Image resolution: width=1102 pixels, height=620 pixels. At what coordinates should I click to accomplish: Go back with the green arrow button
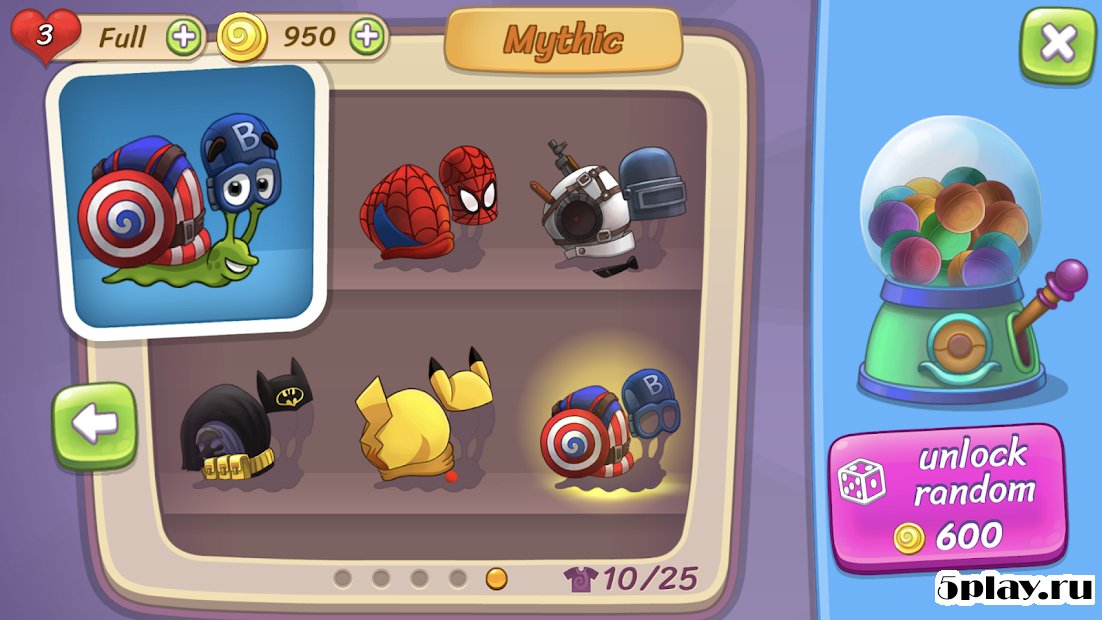coord(94,425)
